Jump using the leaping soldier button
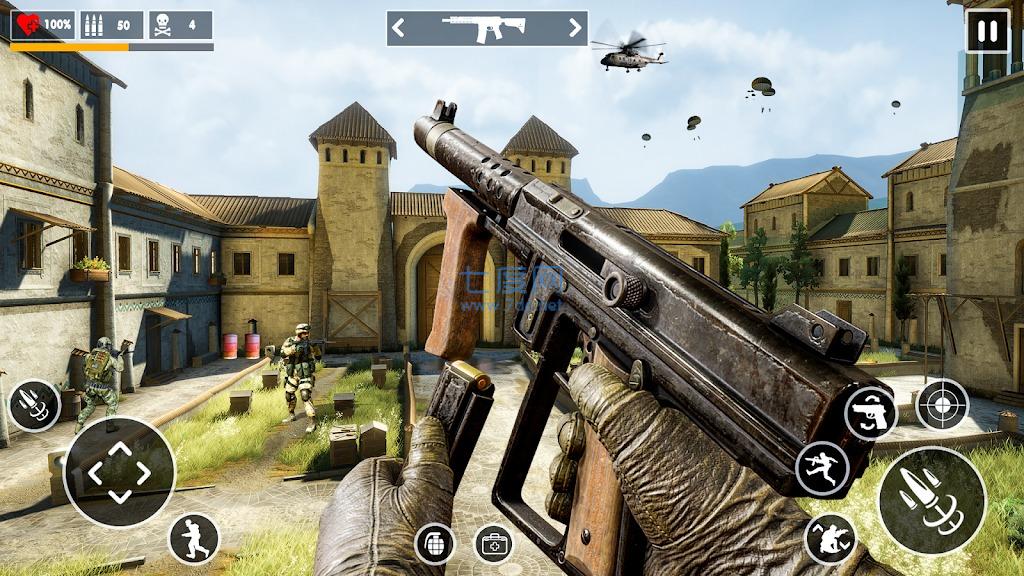1024x576 pixels. (x=822, y=467)
